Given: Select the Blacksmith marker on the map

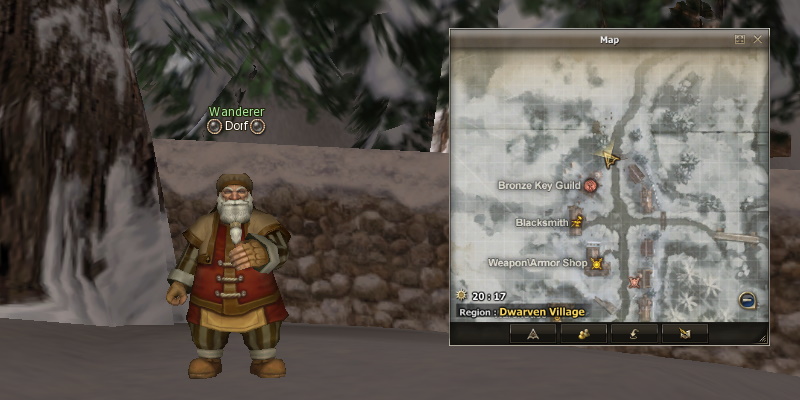Looking at the screenshot, I should pos(577,223).
